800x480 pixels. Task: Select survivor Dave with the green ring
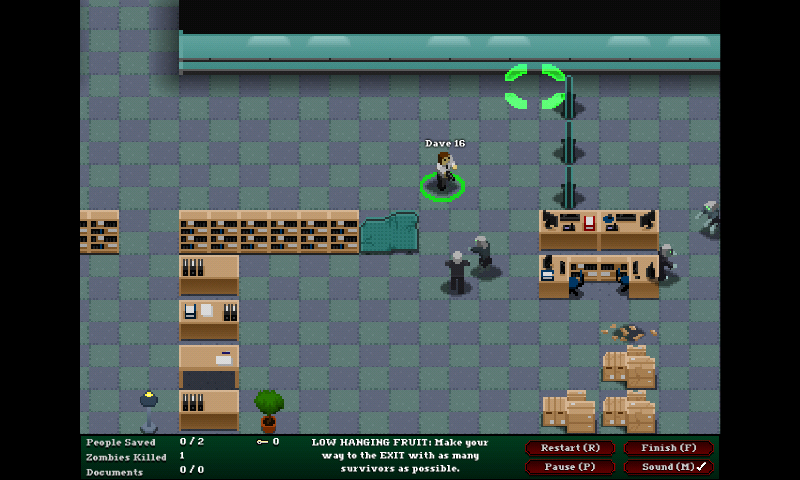tap(443, 174)
